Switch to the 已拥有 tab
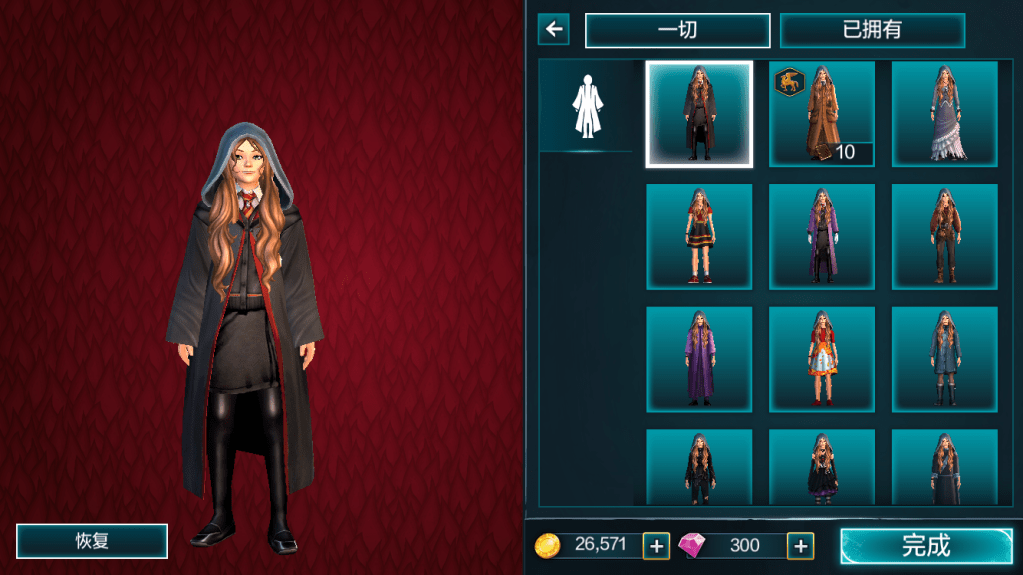This screenshot has height=575, width=1023. (x=872, y=30)
